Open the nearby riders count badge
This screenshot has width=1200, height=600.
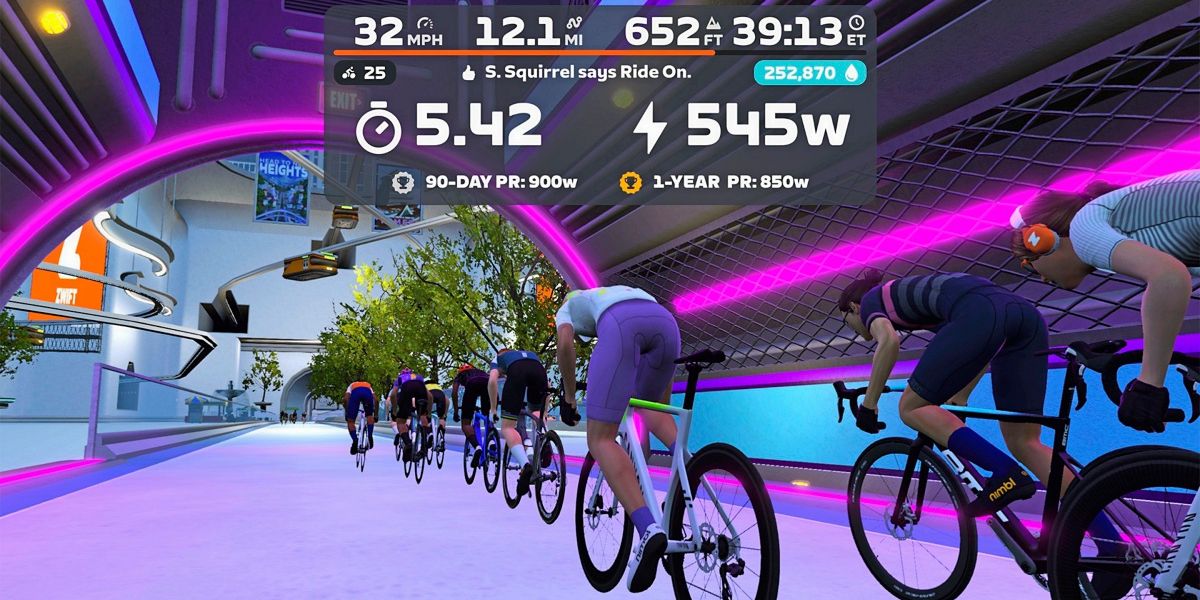click(365, 73)
